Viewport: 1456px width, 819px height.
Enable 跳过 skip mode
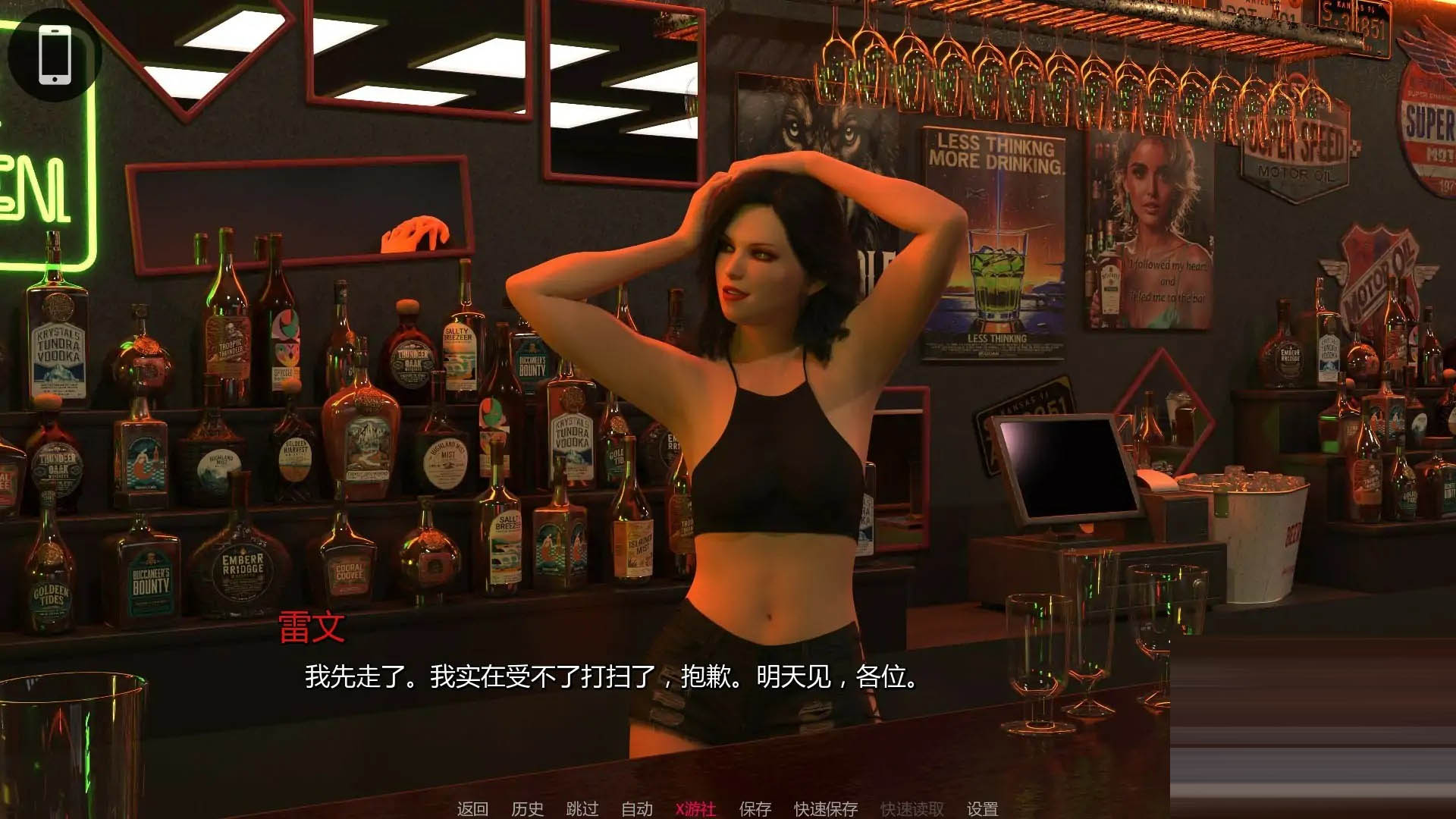pos(582,809)
